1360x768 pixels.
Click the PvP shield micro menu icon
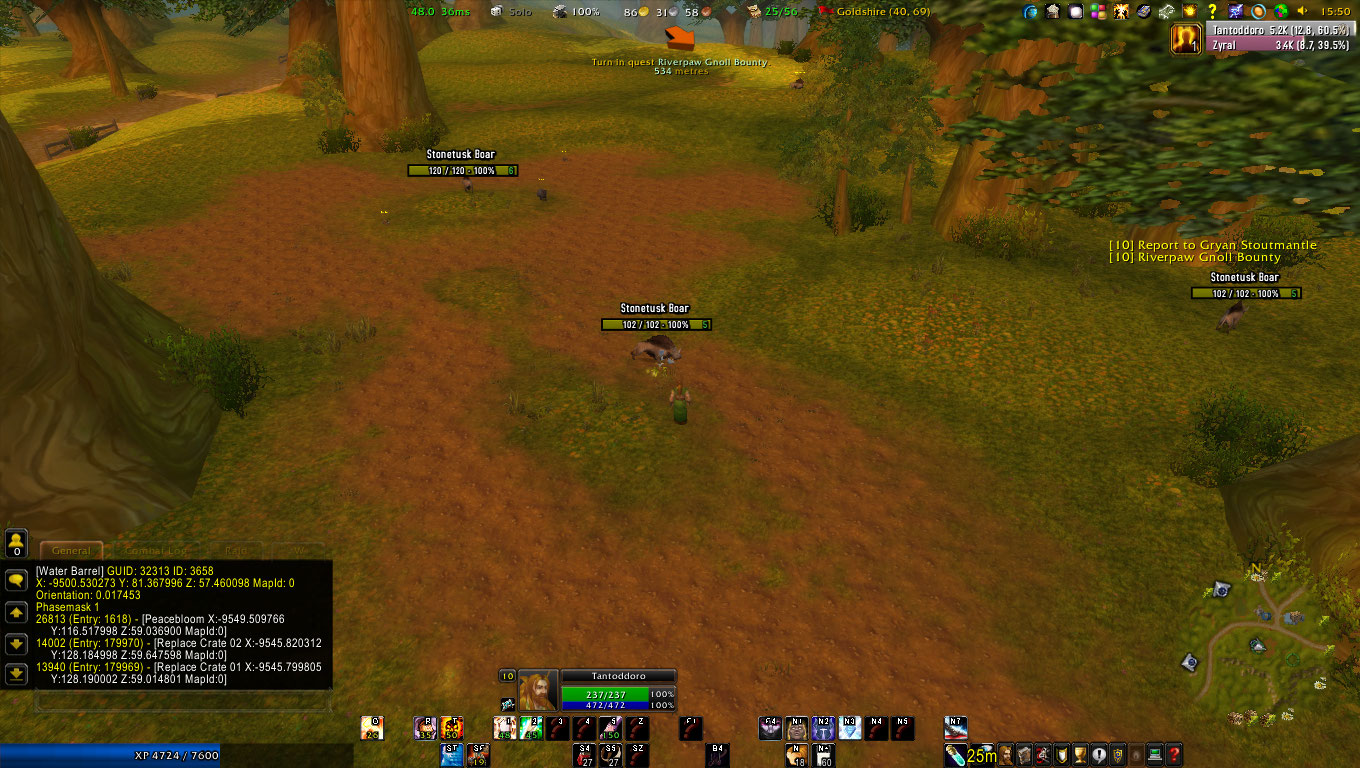1060,755
